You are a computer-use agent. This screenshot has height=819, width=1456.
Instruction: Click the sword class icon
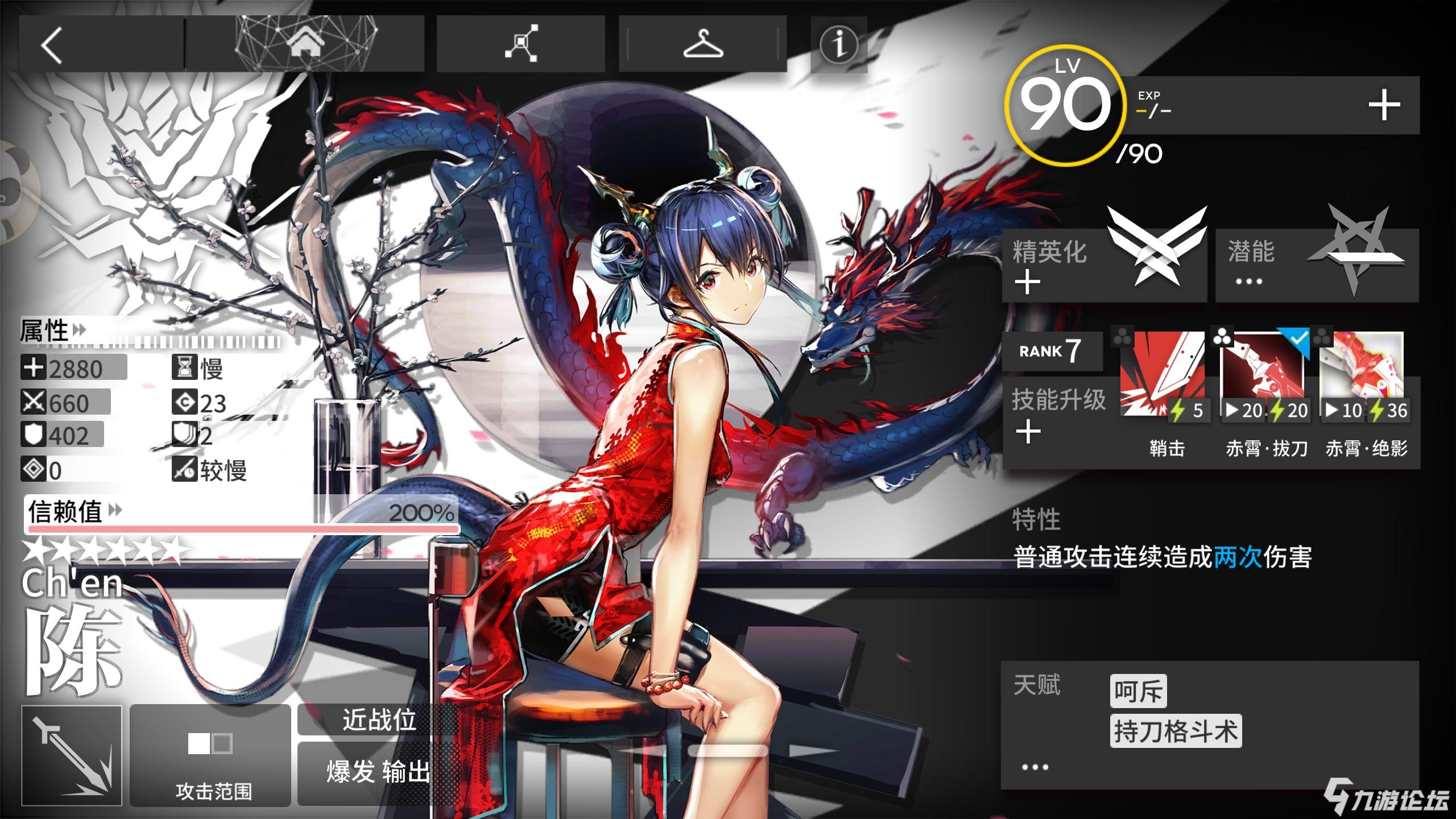[72, 755]
